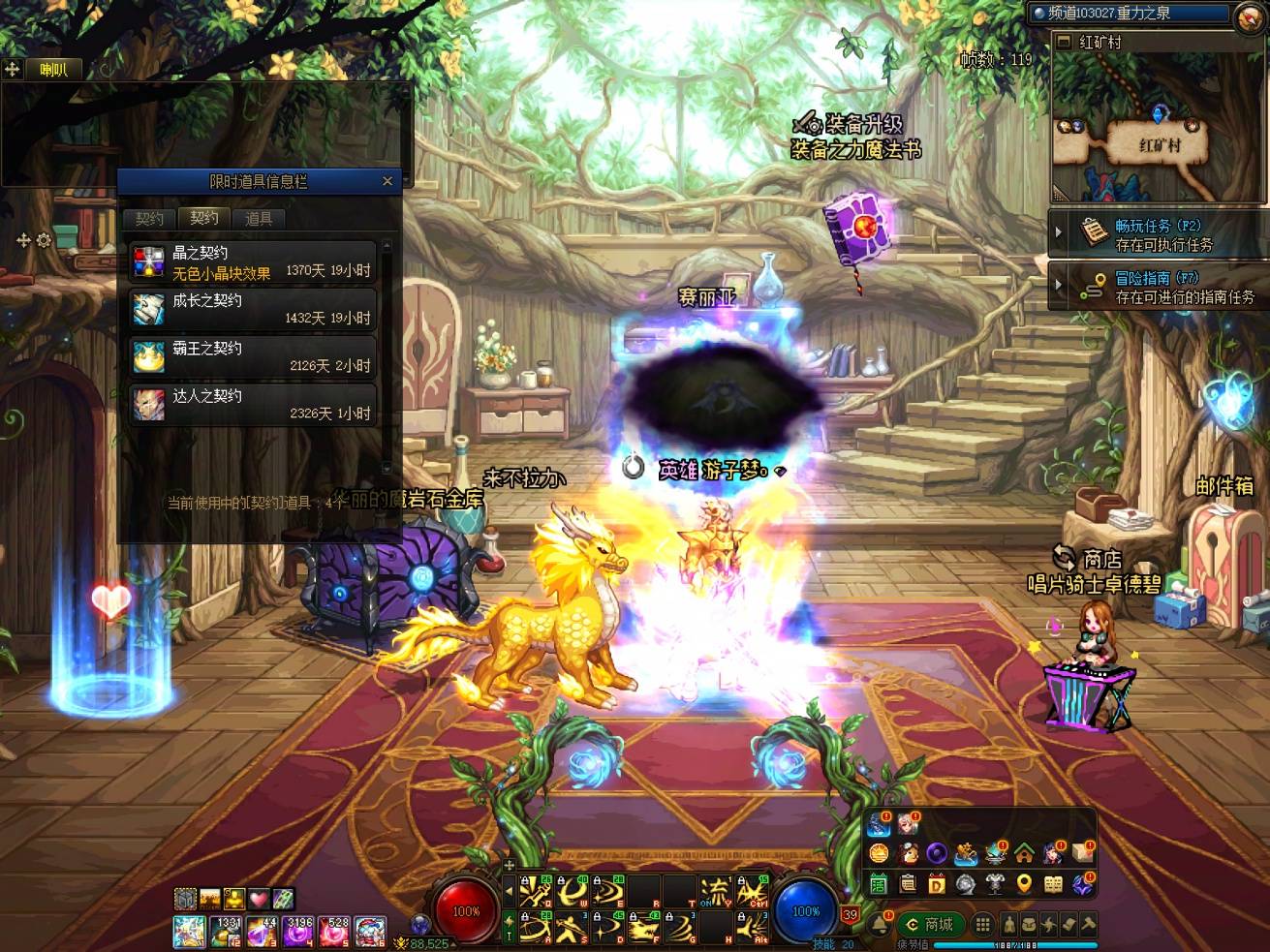1270x952 pixels.
Task: Use the wolf-head skill on F
Action: 643,929
